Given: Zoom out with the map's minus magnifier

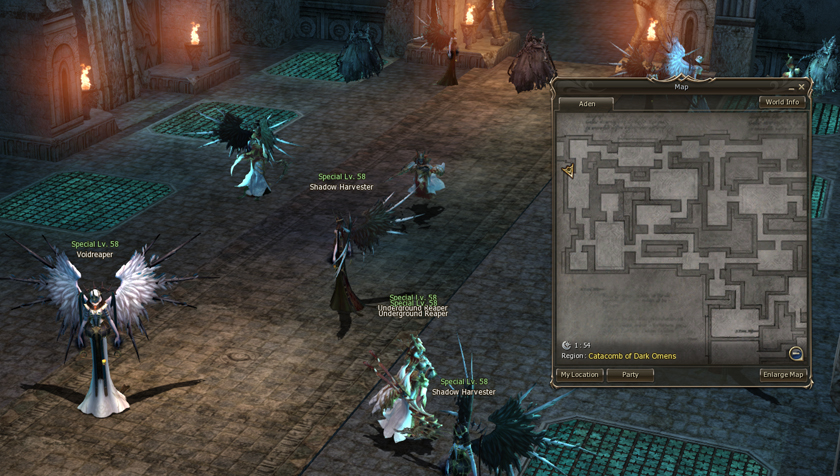Looking at the screenshot, I should click(796, 353).
